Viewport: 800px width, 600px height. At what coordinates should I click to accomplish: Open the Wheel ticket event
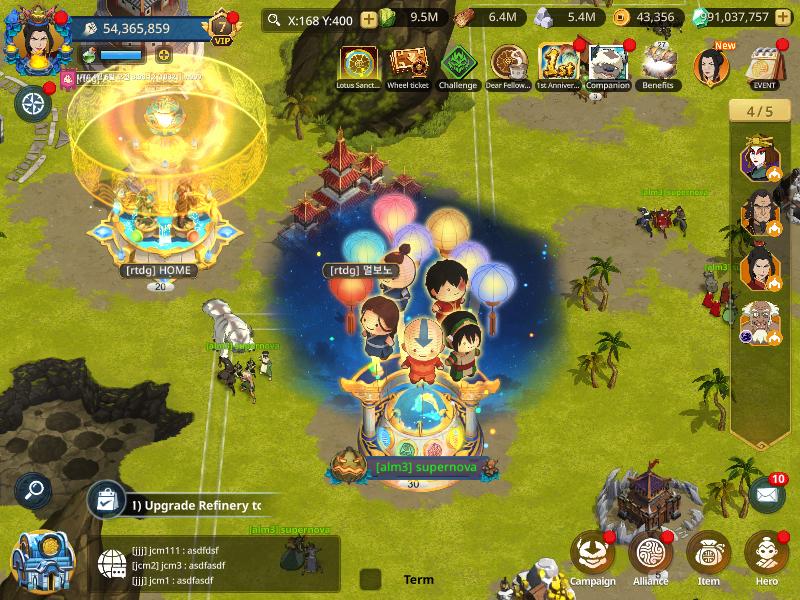click(x=407, y=64)
